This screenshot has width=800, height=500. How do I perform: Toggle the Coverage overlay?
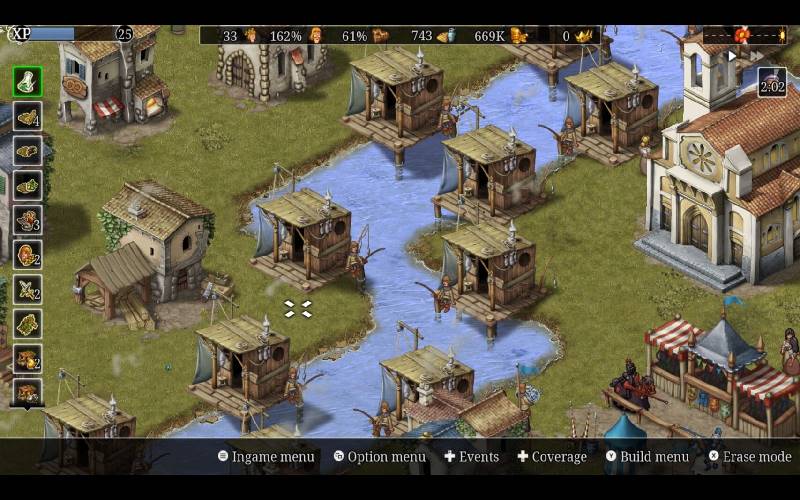(551, 457)
